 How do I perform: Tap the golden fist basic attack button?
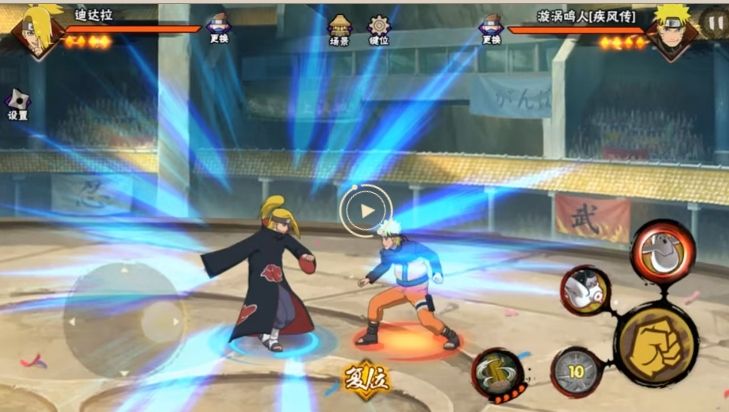tap(655, 340)
